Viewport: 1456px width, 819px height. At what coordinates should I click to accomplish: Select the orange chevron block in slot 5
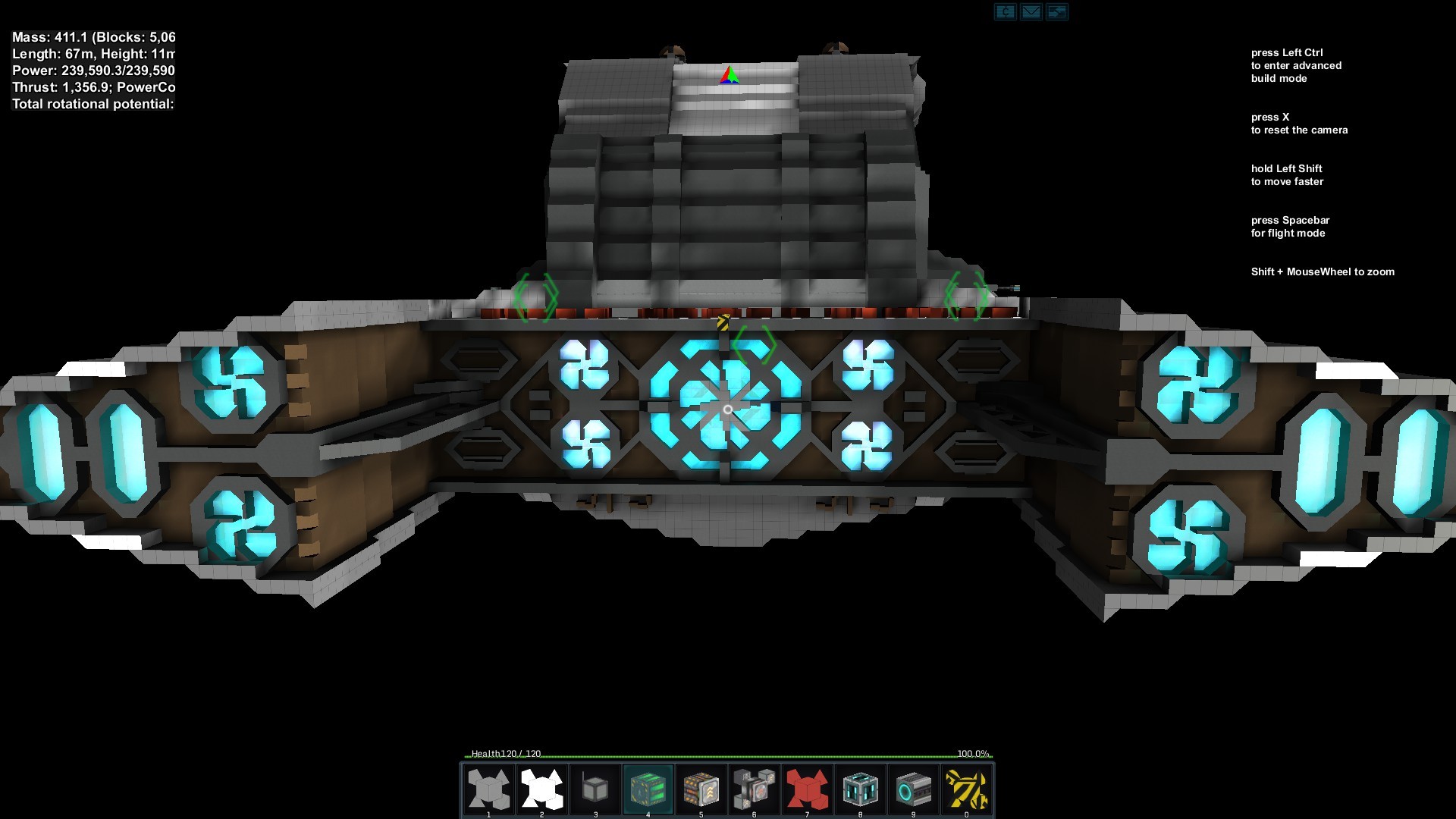[701, 789]
